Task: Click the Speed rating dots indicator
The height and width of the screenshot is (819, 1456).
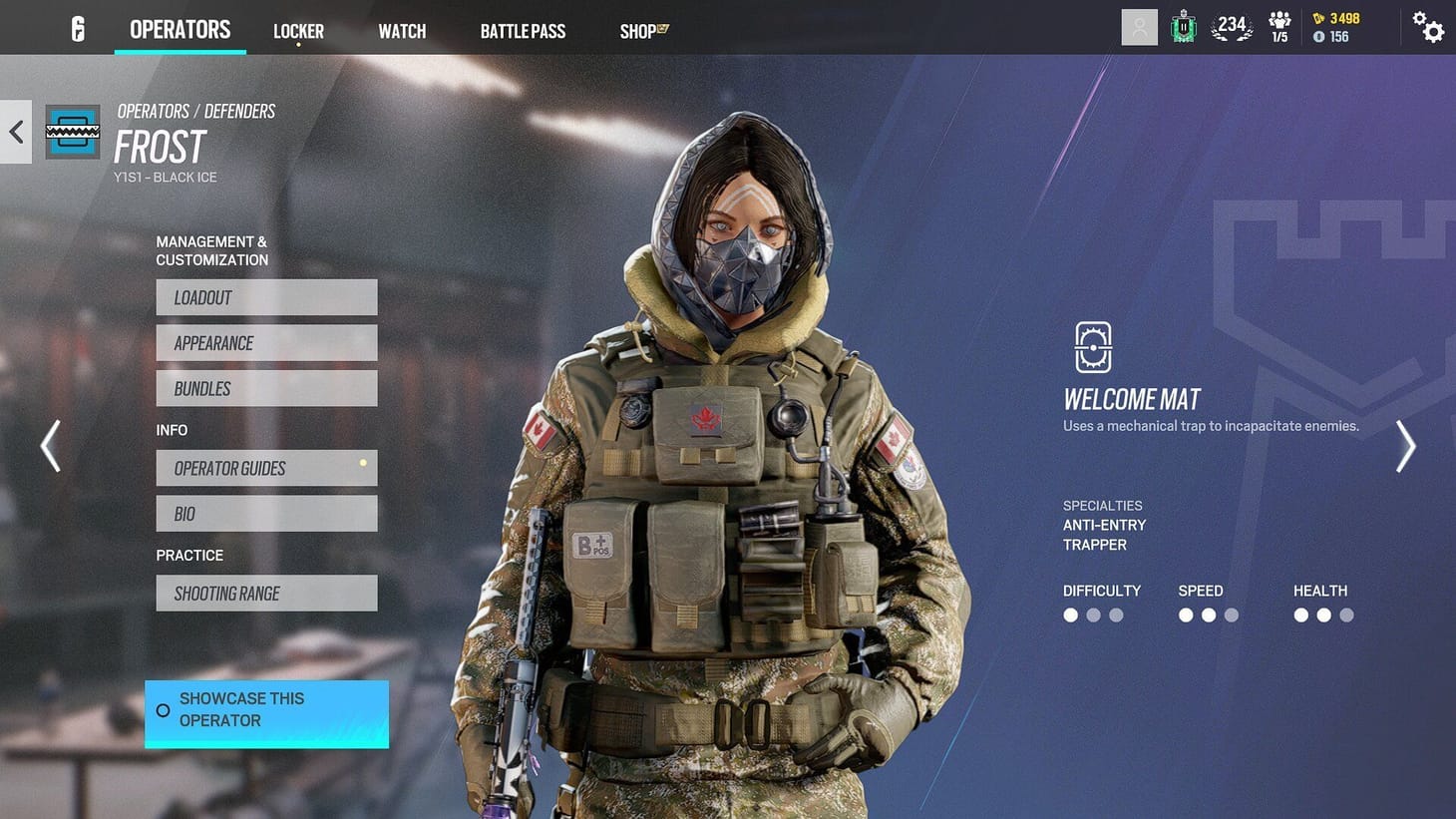Action: click(x=1209, y=615)
